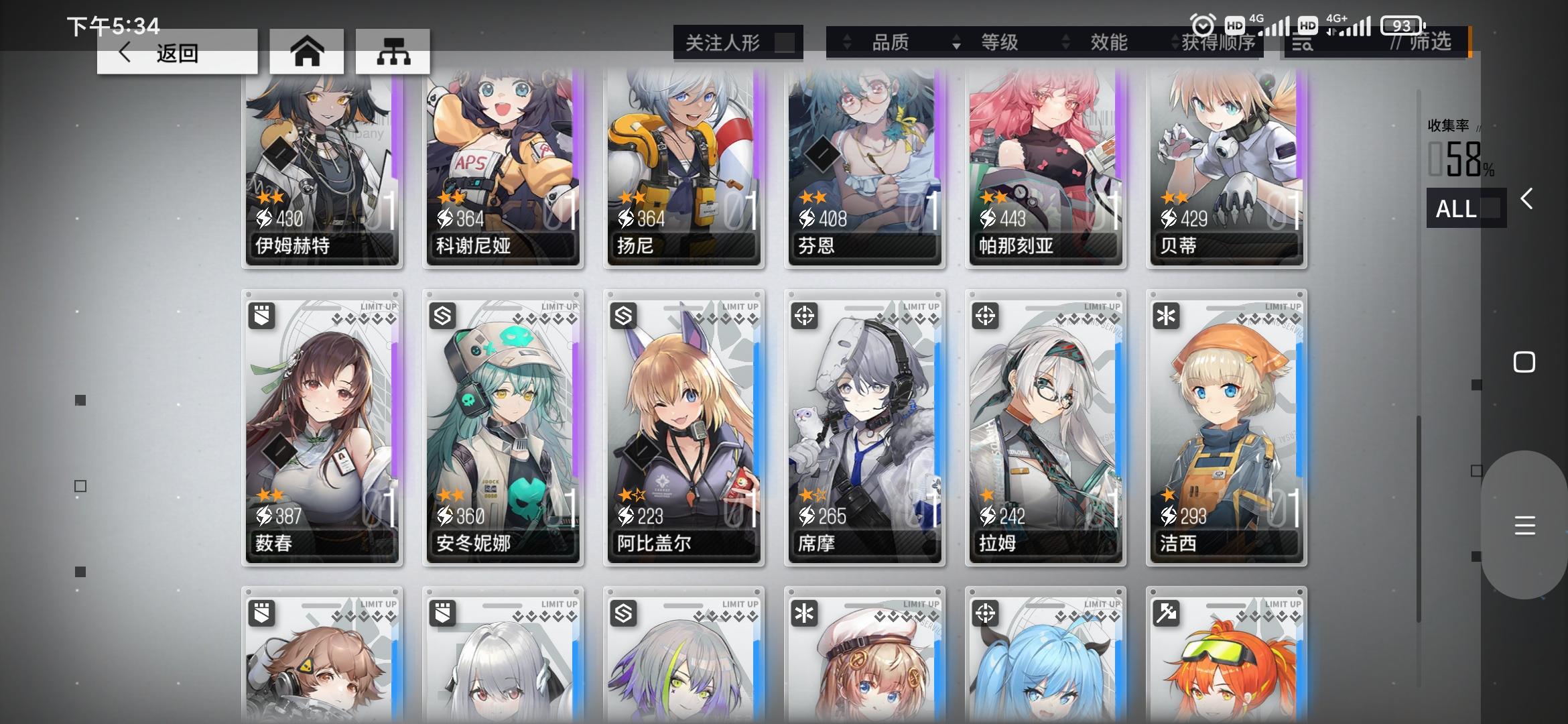Click the S class icon on 安冬妮娜's card

[443, 316]
